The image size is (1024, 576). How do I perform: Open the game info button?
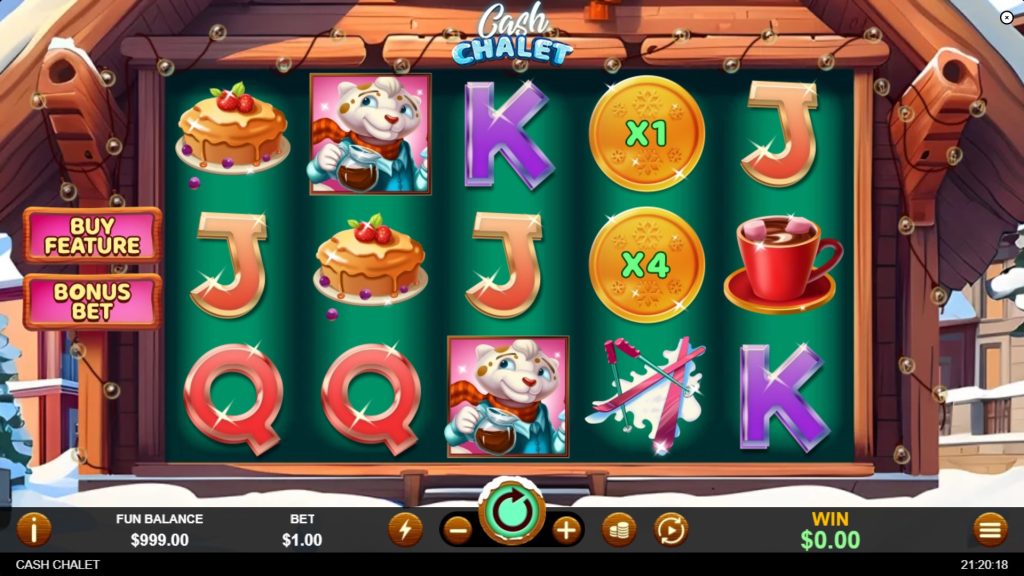pos(34,529)
